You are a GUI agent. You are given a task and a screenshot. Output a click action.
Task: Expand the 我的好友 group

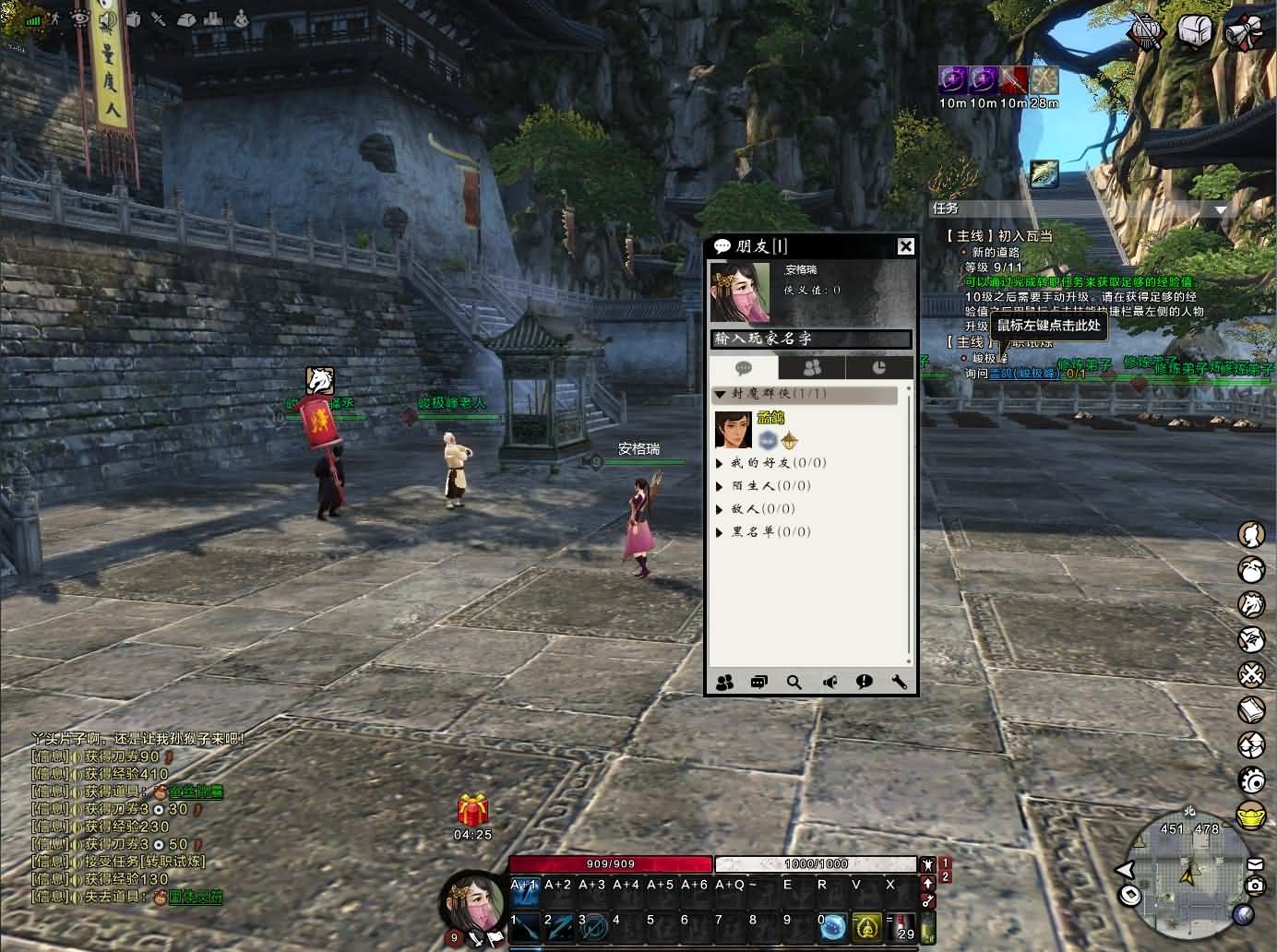pos(721,463)
